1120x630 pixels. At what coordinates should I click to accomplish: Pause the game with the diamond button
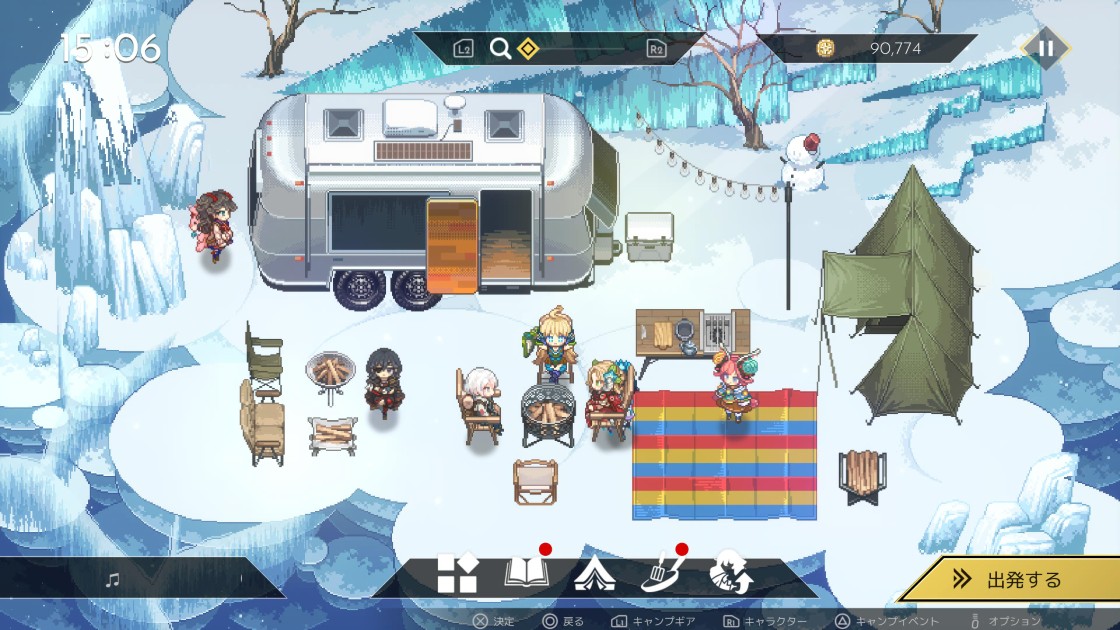coord(1045,48)
